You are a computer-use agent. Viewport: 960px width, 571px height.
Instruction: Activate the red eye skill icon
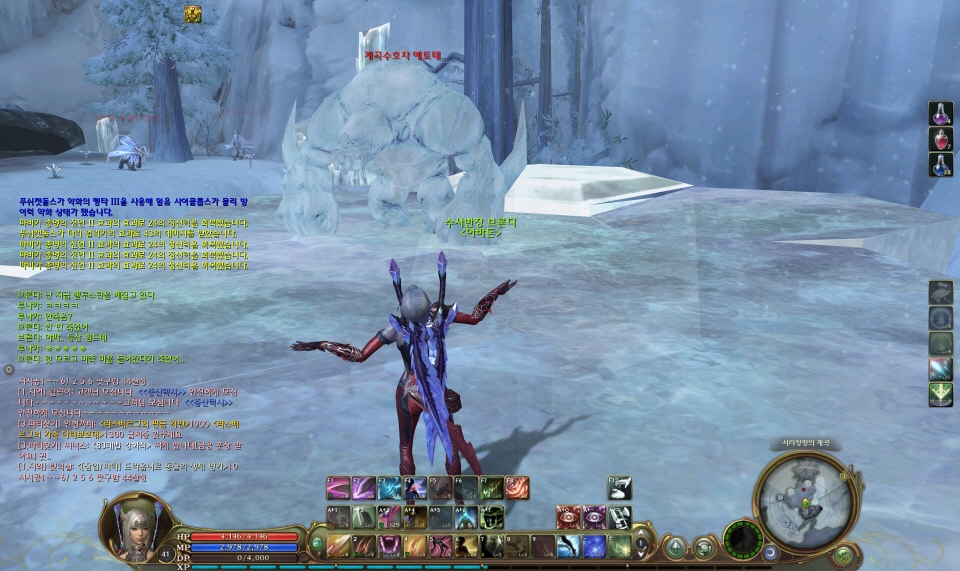click(x=569, y=517)
